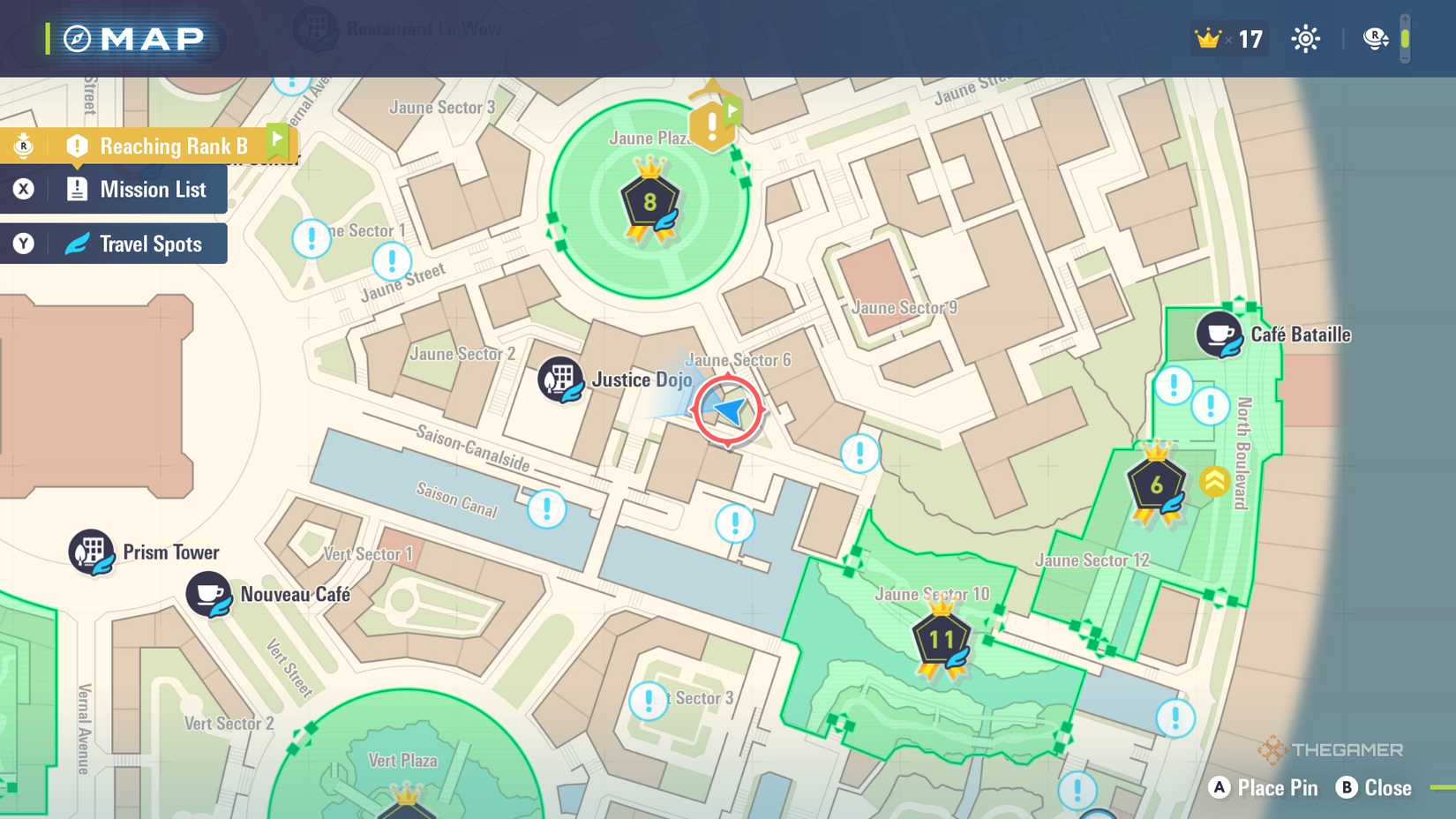The width and height of the screenshot is (1456, 819).
Task: Click the Prism Tower landmark icon
Action: pyautogui.click(x=91, y=552)
